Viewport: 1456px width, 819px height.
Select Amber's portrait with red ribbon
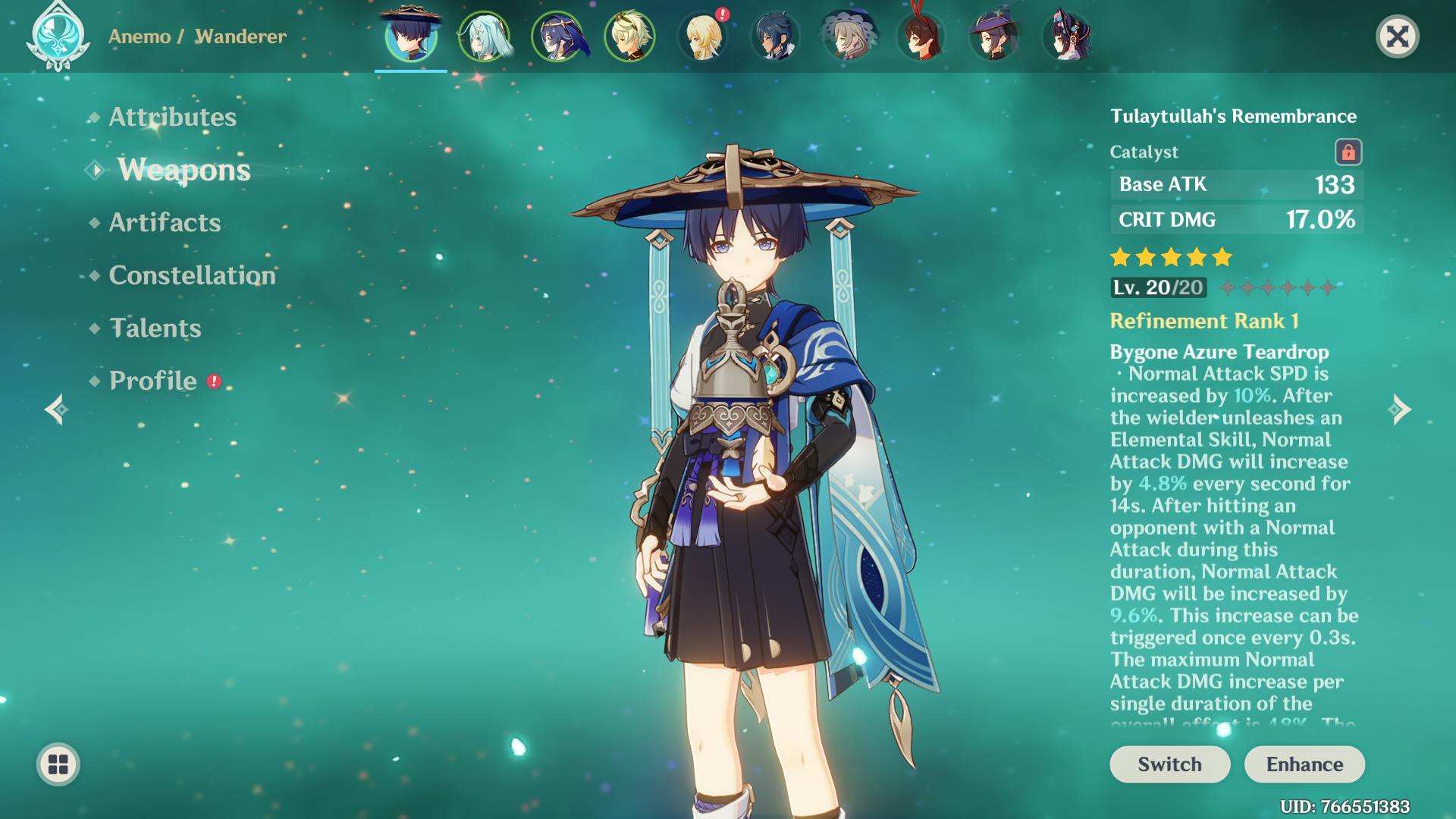(x=921, y=36)
